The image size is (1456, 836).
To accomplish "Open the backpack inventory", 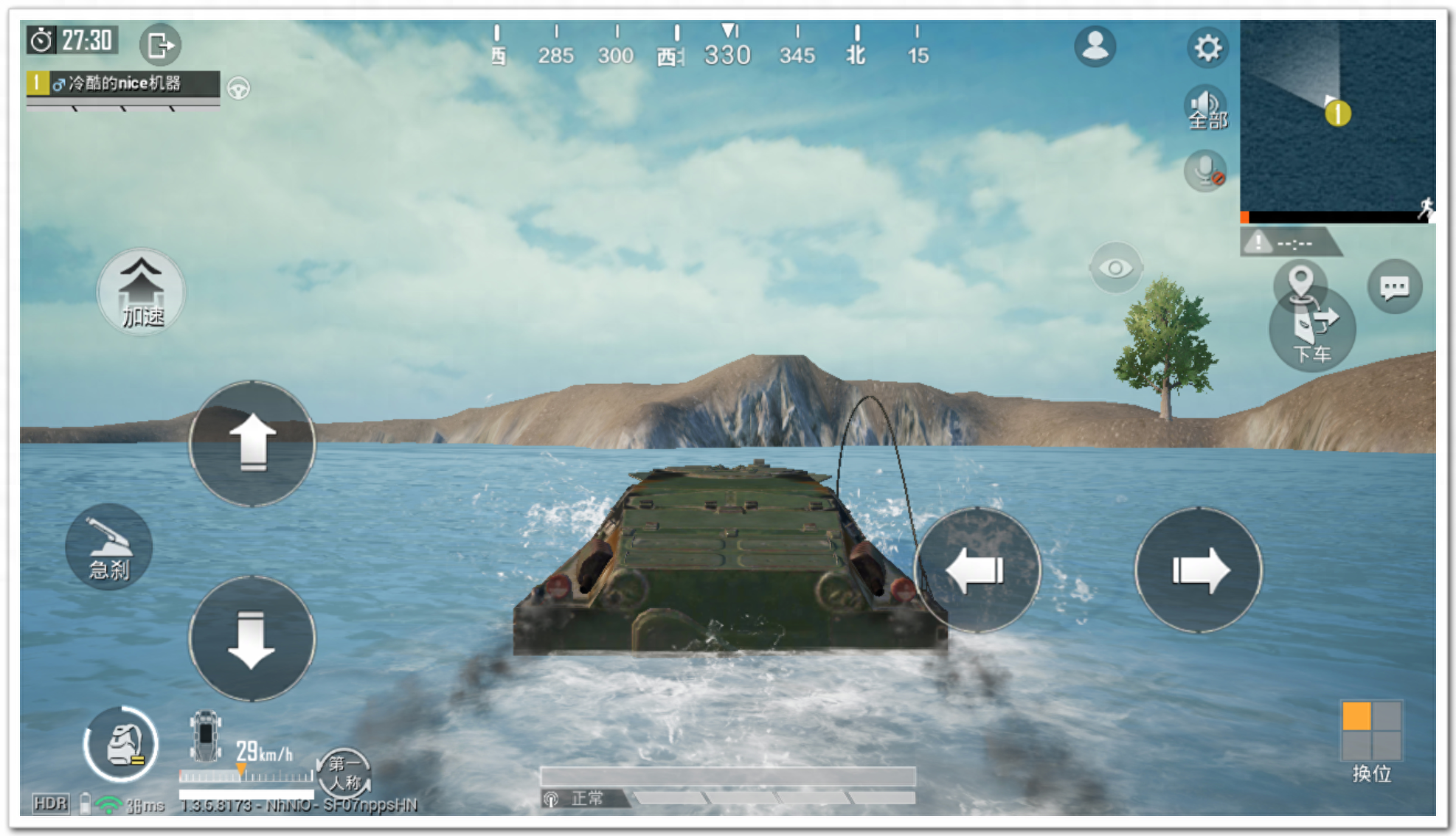I will click(x=121, y=744).
